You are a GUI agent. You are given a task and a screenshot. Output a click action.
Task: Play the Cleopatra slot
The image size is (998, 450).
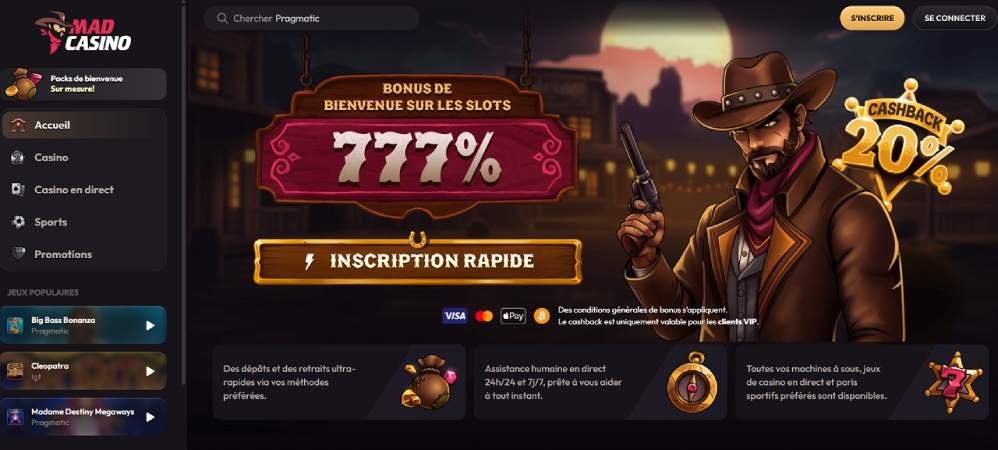(x=84, y=371)
